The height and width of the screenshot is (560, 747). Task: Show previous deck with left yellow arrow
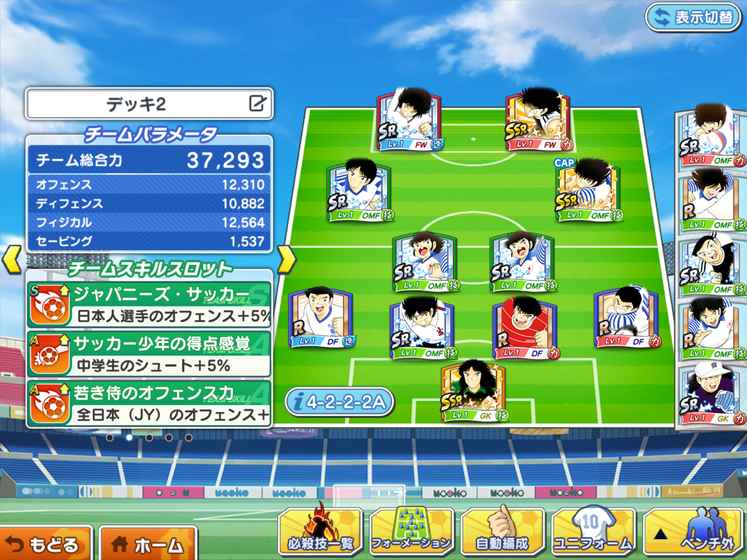pyautogui.click(x=11, y=258)
